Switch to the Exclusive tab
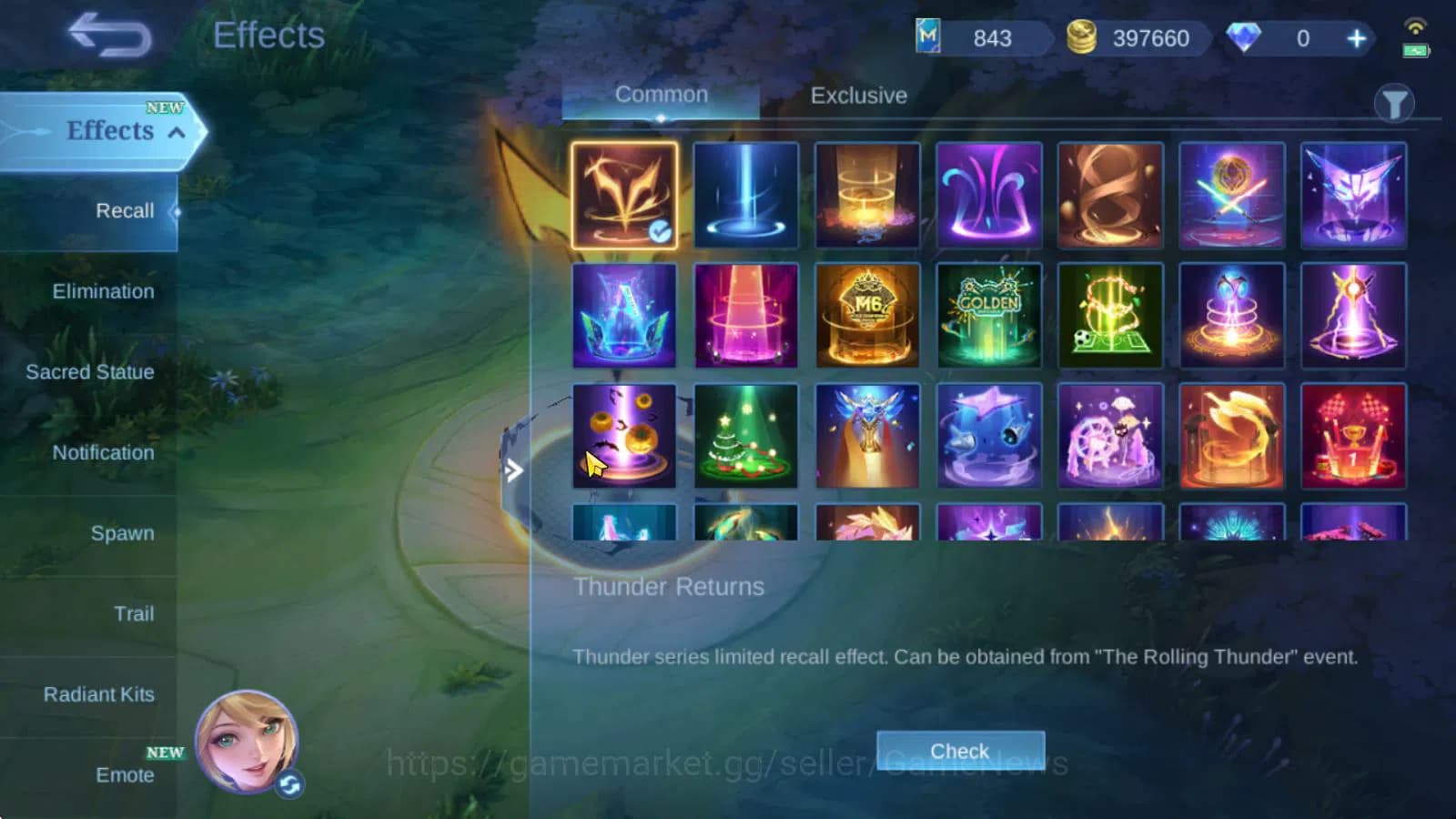This screenshot has height=819, width=1456. [857, 95]
